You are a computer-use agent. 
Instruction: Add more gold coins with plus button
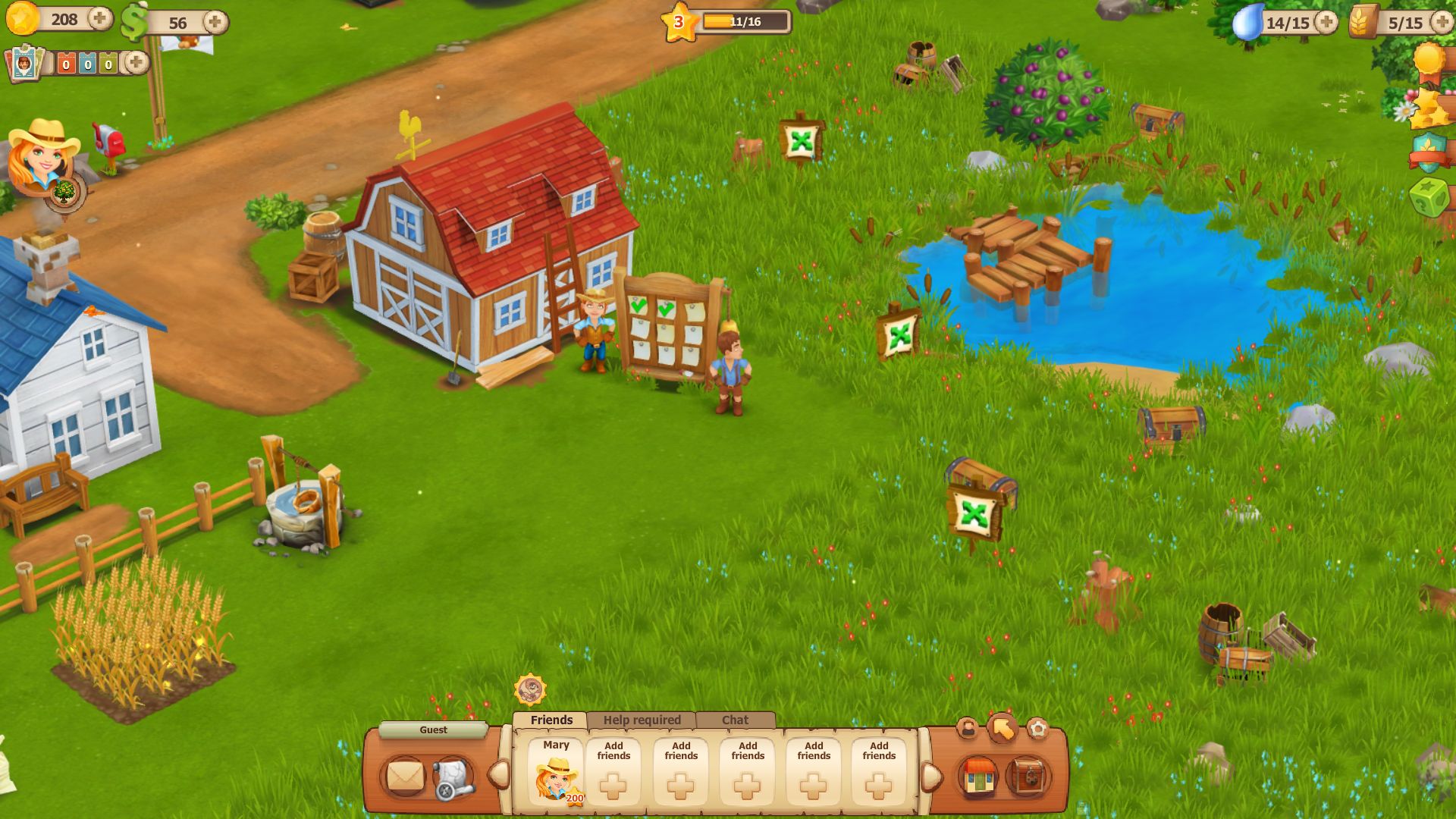pos(99,19)
